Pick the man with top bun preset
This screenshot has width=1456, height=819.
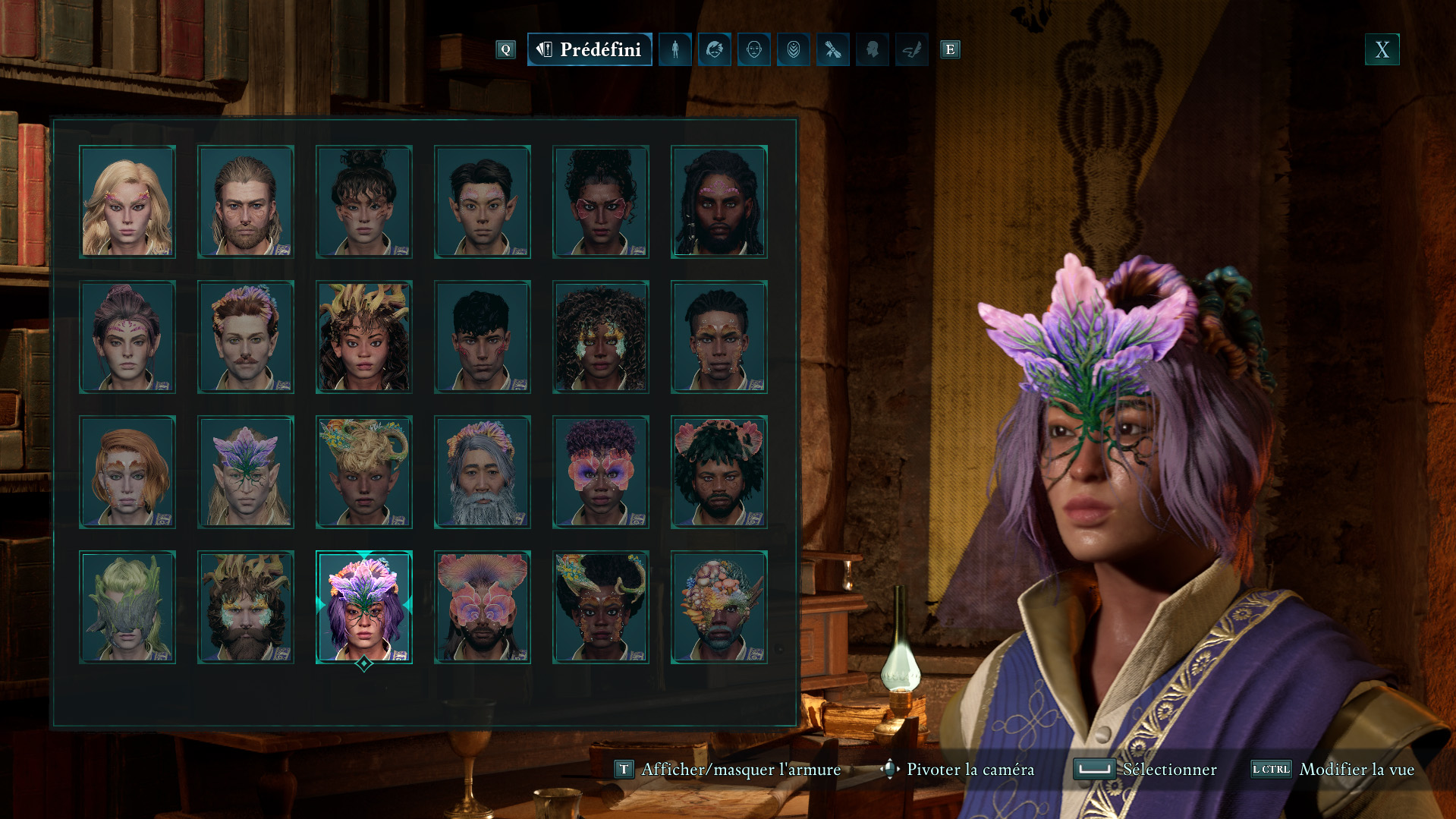364,202
